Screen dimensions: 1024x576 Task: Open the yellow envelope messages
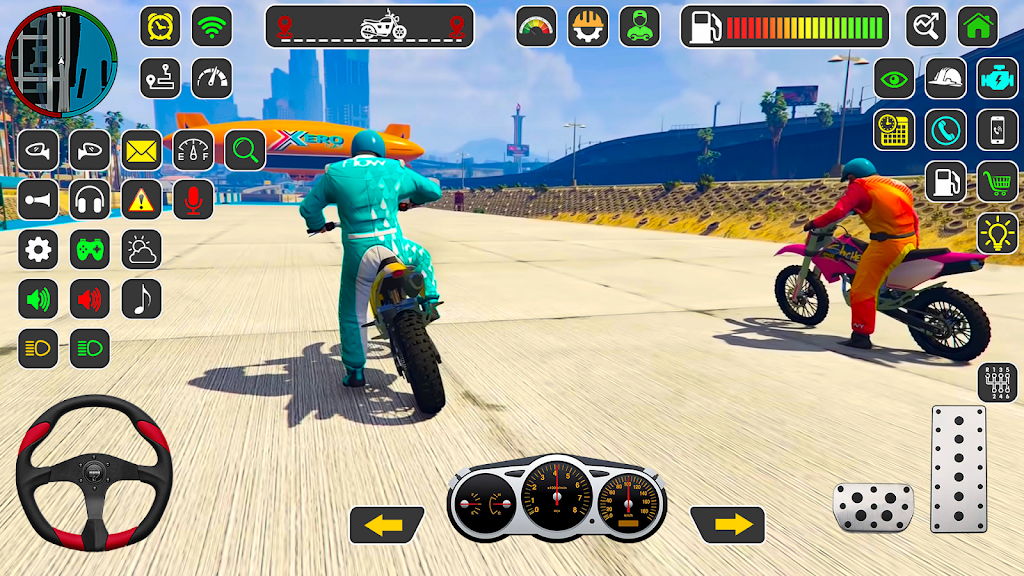coord(141,151)
